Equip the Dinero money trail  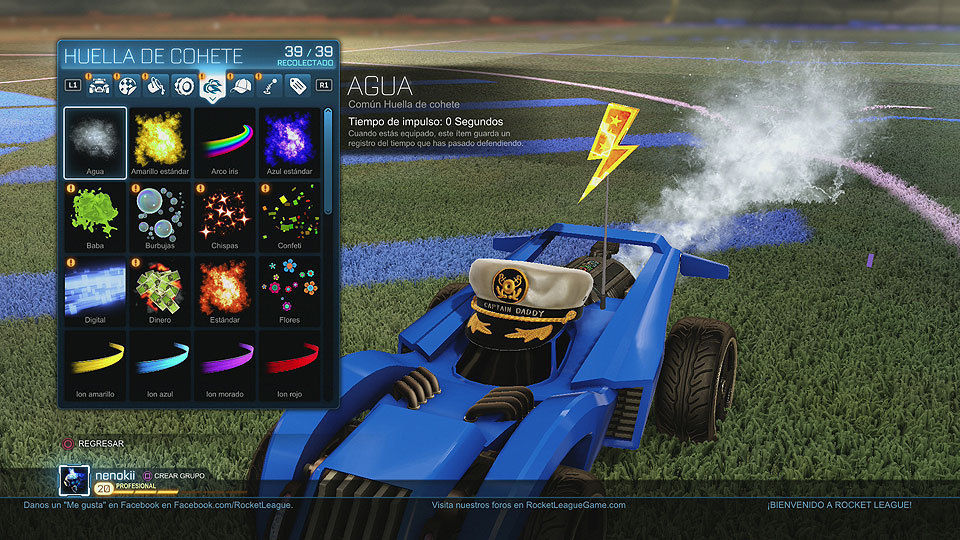tap(160, 290)
